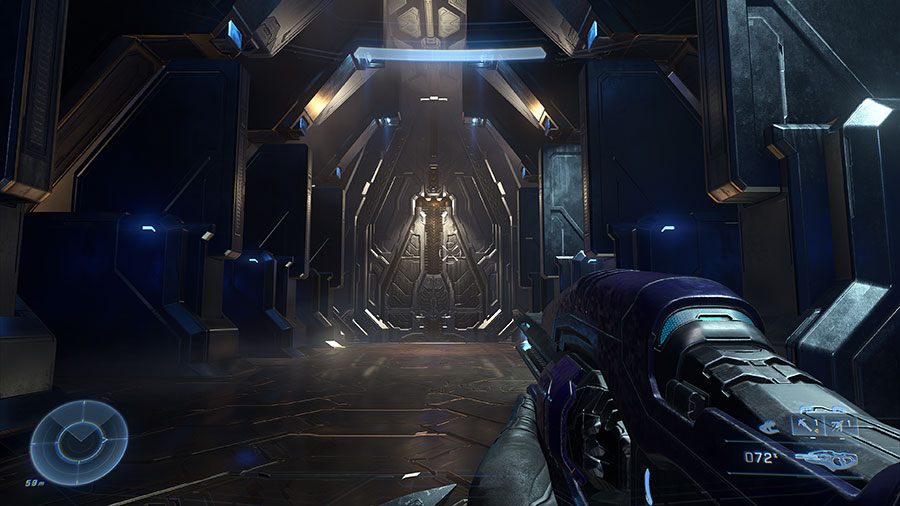
Task: Choose the spike grenade slot
Action: 808,425
